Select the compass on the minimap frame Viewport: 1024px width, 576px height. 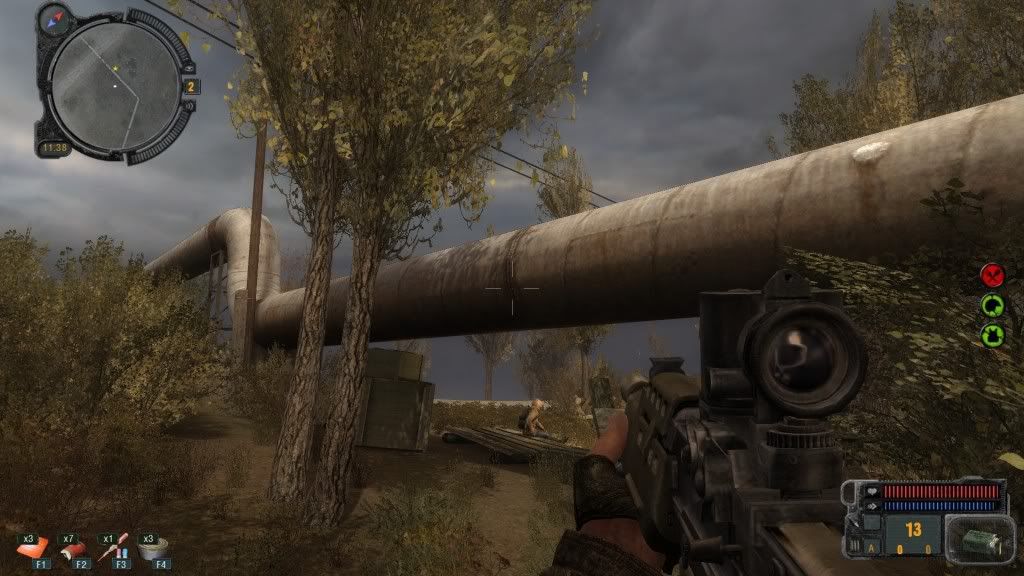[x=57, y=15]
